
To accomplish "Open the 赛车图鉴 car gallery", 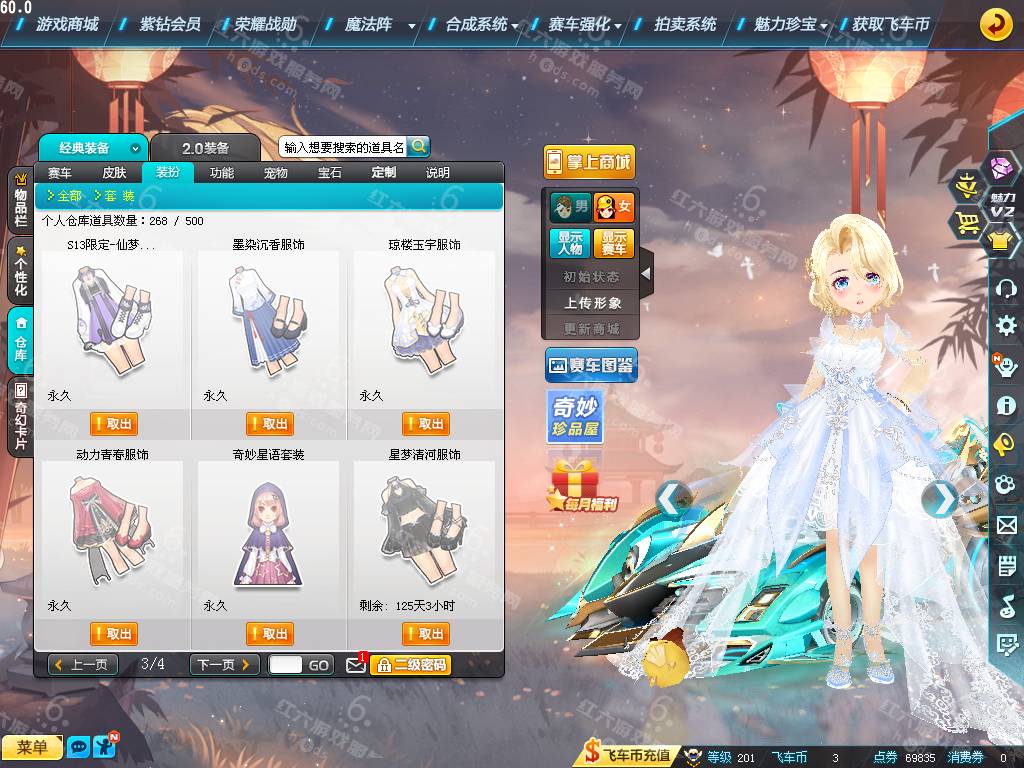I will click(591, 367).
